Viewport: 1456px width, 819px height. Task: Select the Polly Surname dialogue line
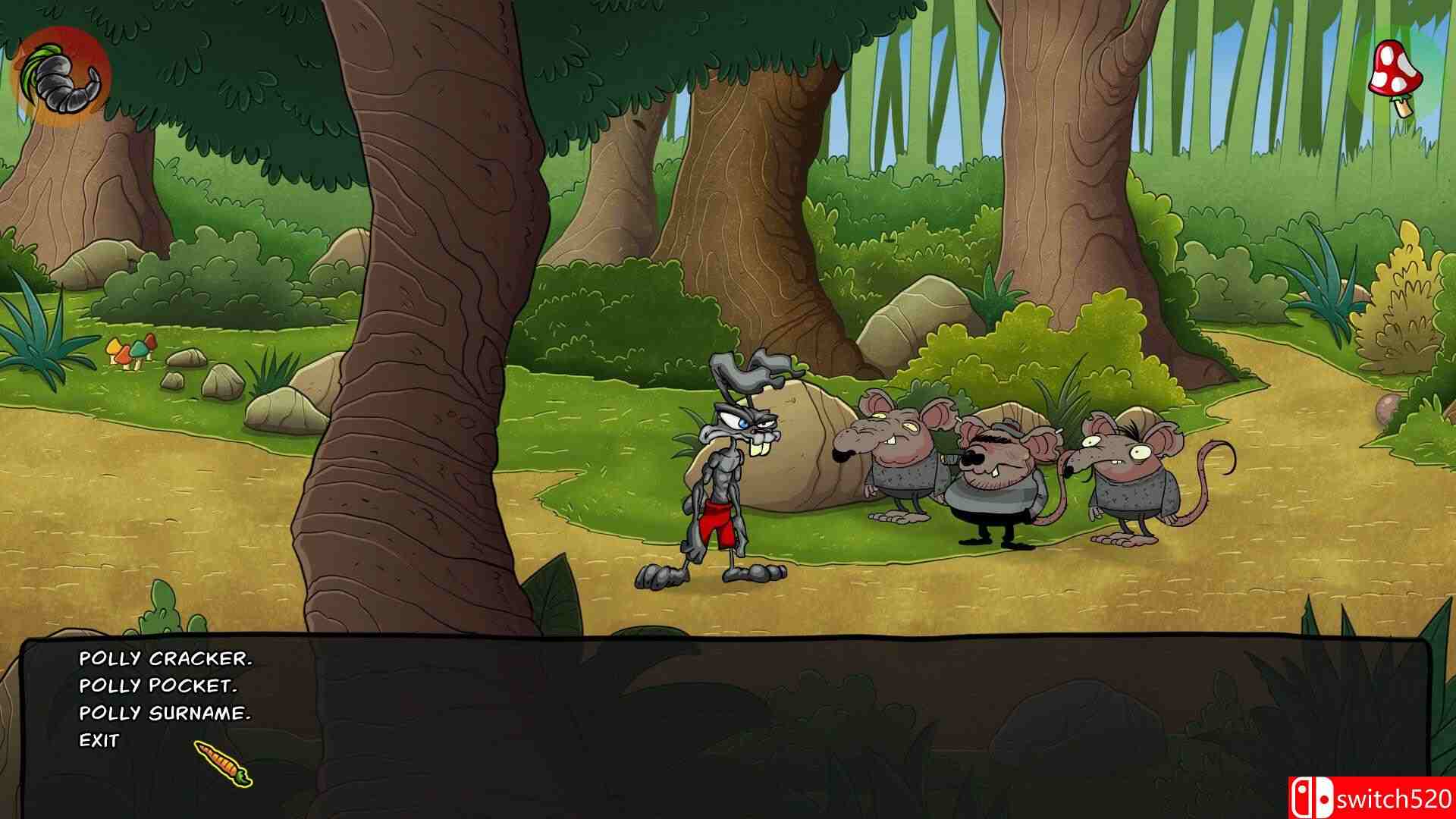pyautogui.click(x=165, y=713)
